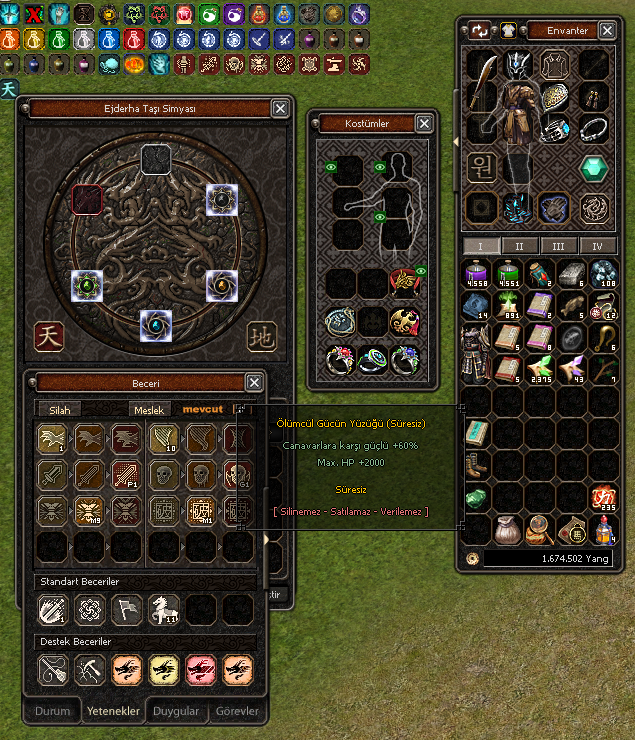
Task: Activate the horse riding skill icon
Action: coord(162,608)
